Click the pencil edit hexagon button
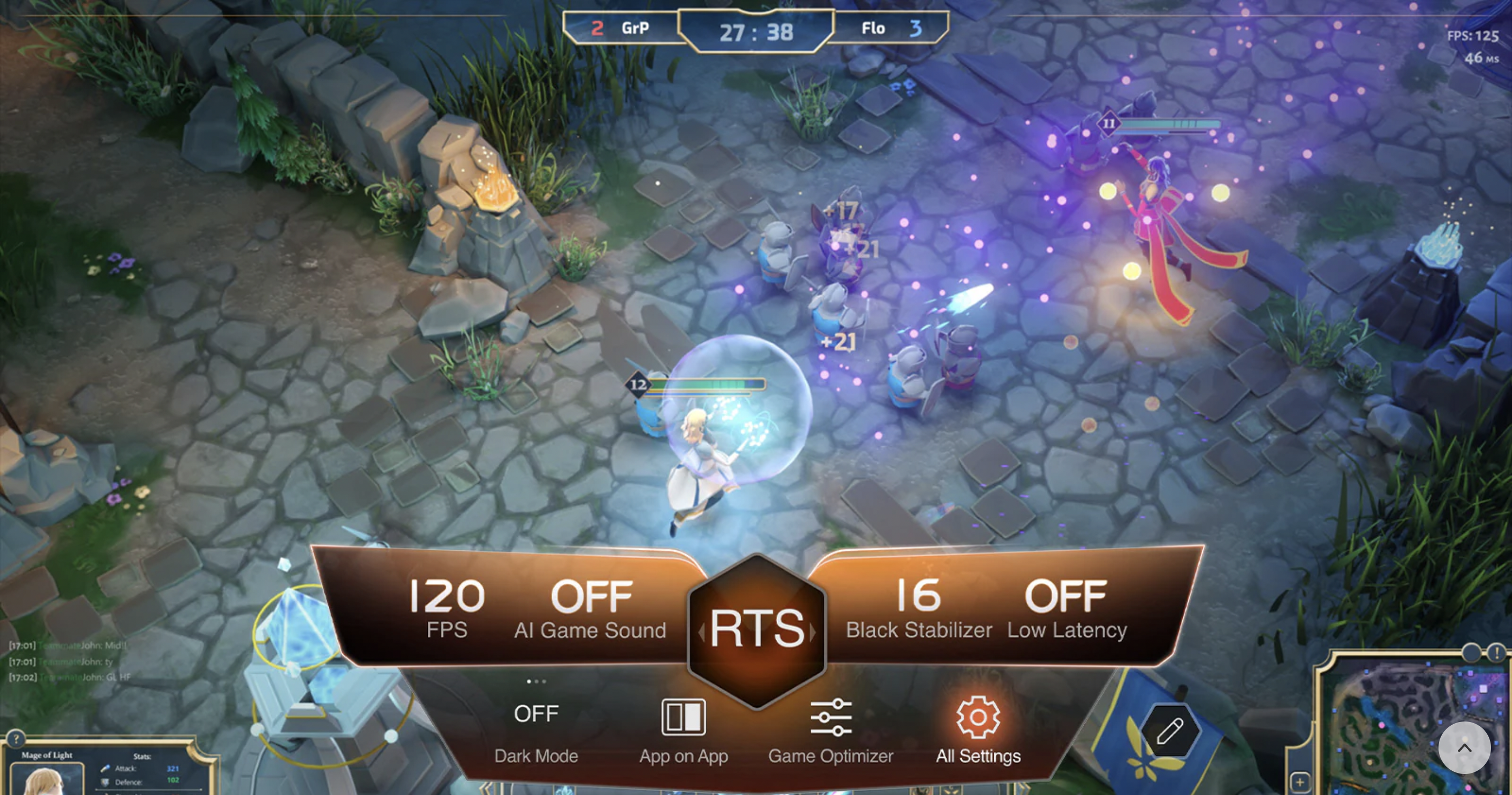 1170,731
